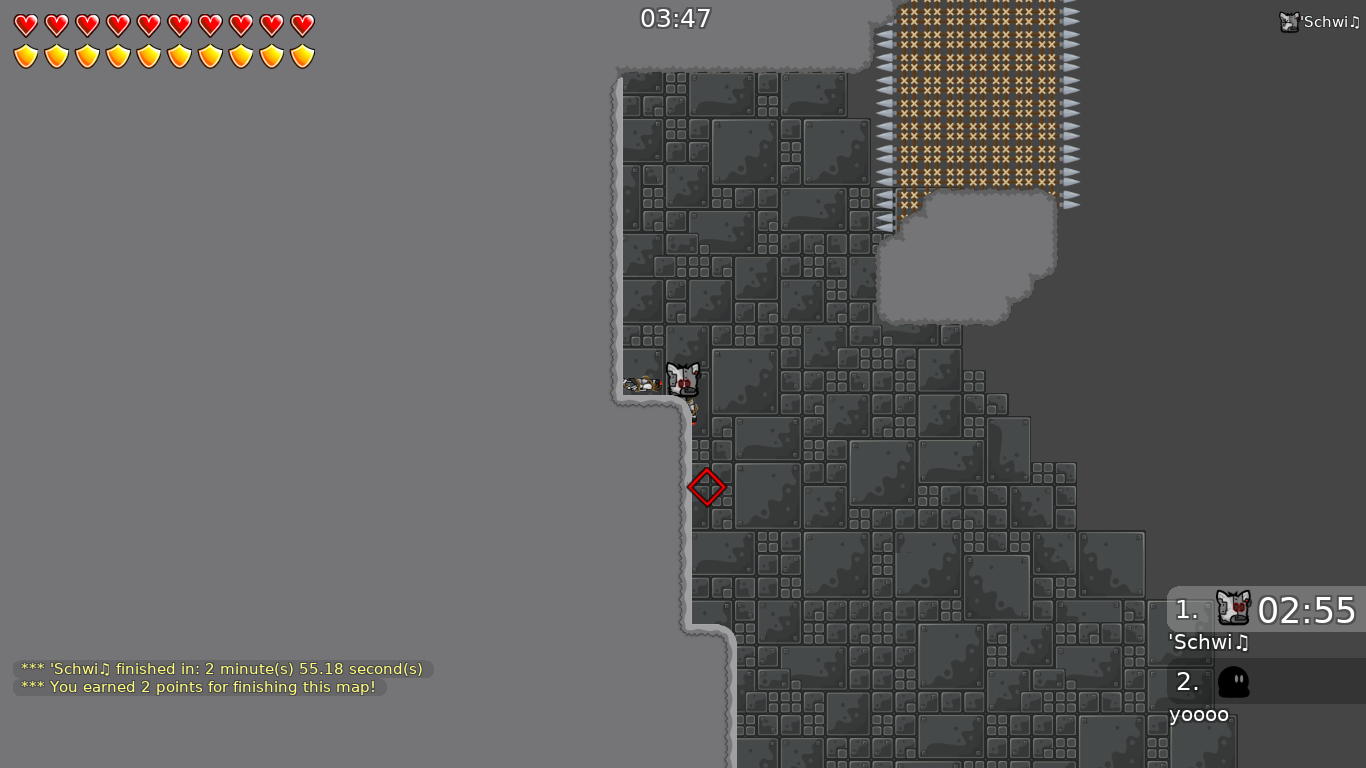Click the 'You earned 2 points' message
This screenshot has height=768, width=1366.
(x=197, y=687)
